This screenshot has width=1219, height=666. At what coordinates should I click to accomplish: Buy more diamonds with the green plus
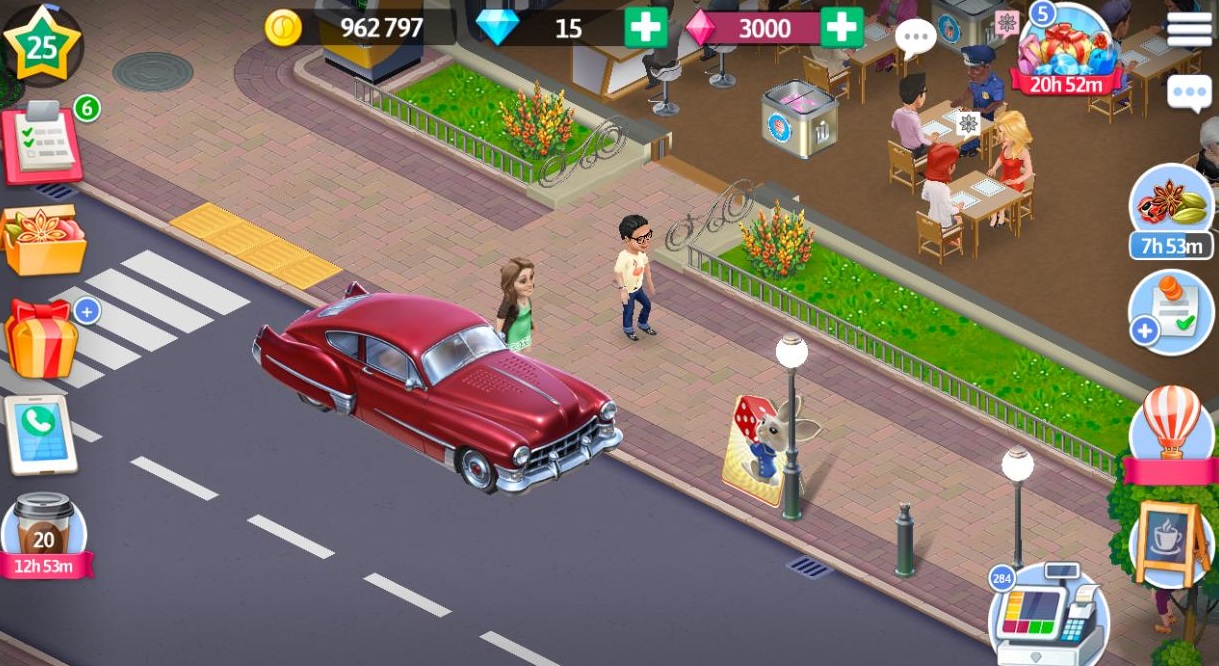[x=645, y=28]
